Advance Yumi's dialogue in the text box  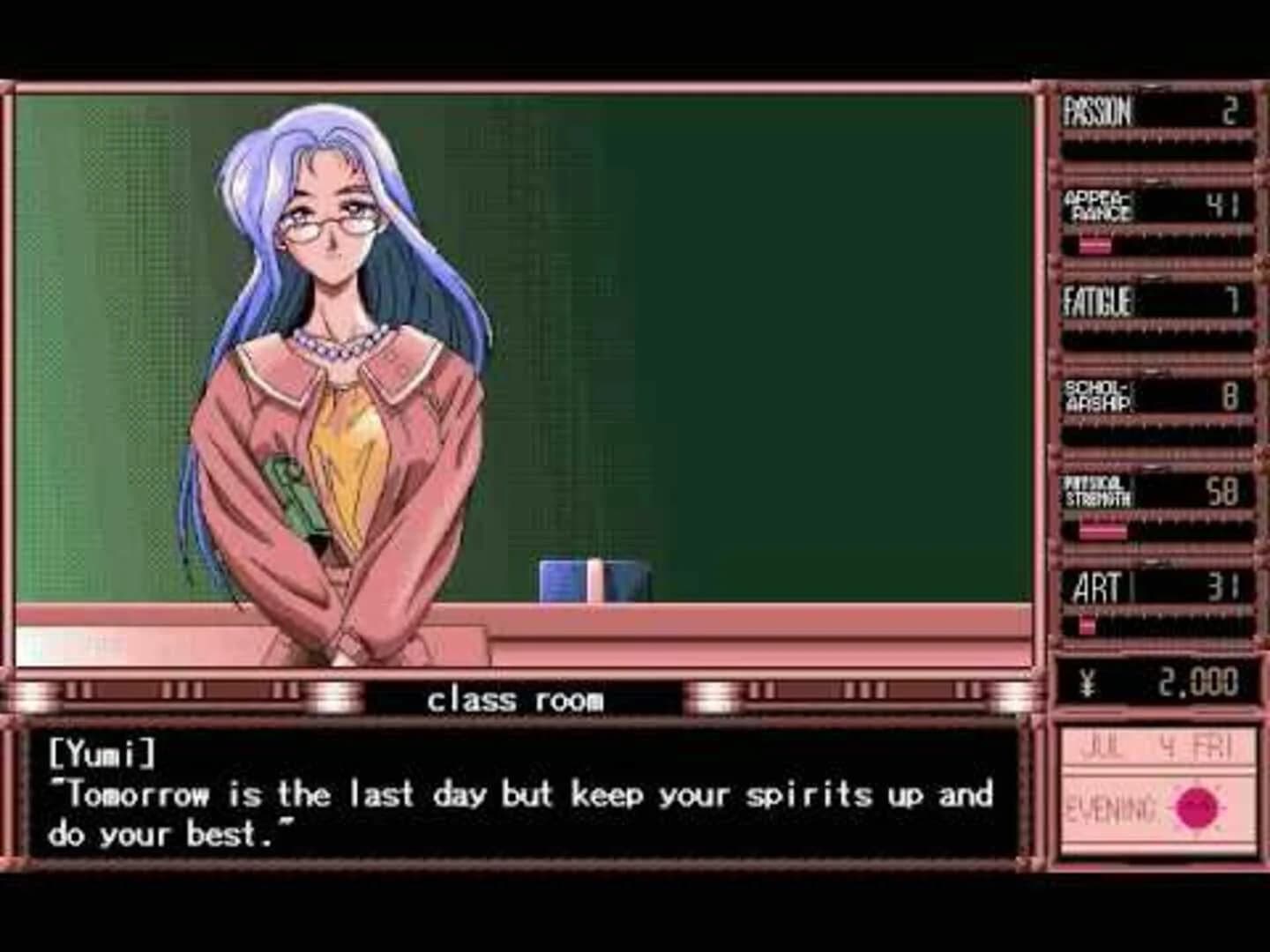click(520, 802)
